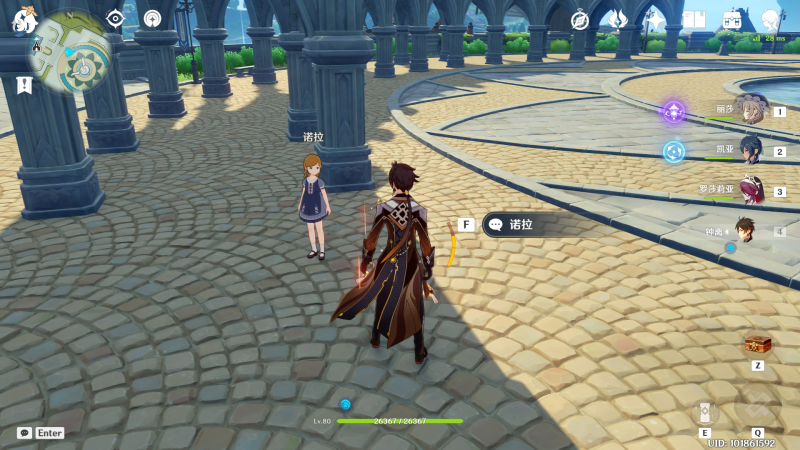
Task: Switch to party member 凯亚
Action: tap(750, 150)
